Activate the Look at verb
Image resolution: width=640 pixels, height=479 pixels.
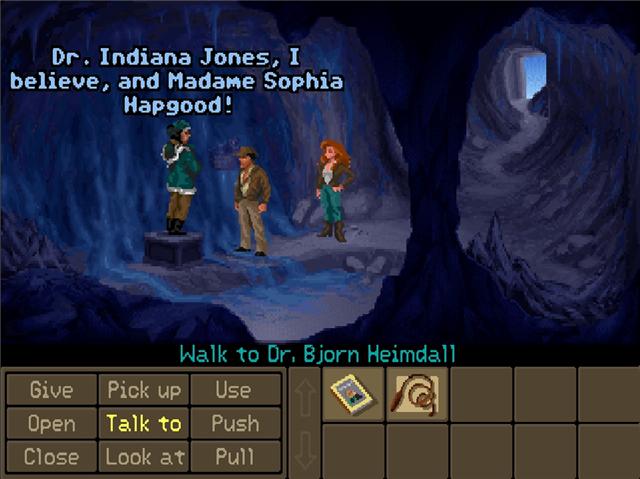click(143, 457)
